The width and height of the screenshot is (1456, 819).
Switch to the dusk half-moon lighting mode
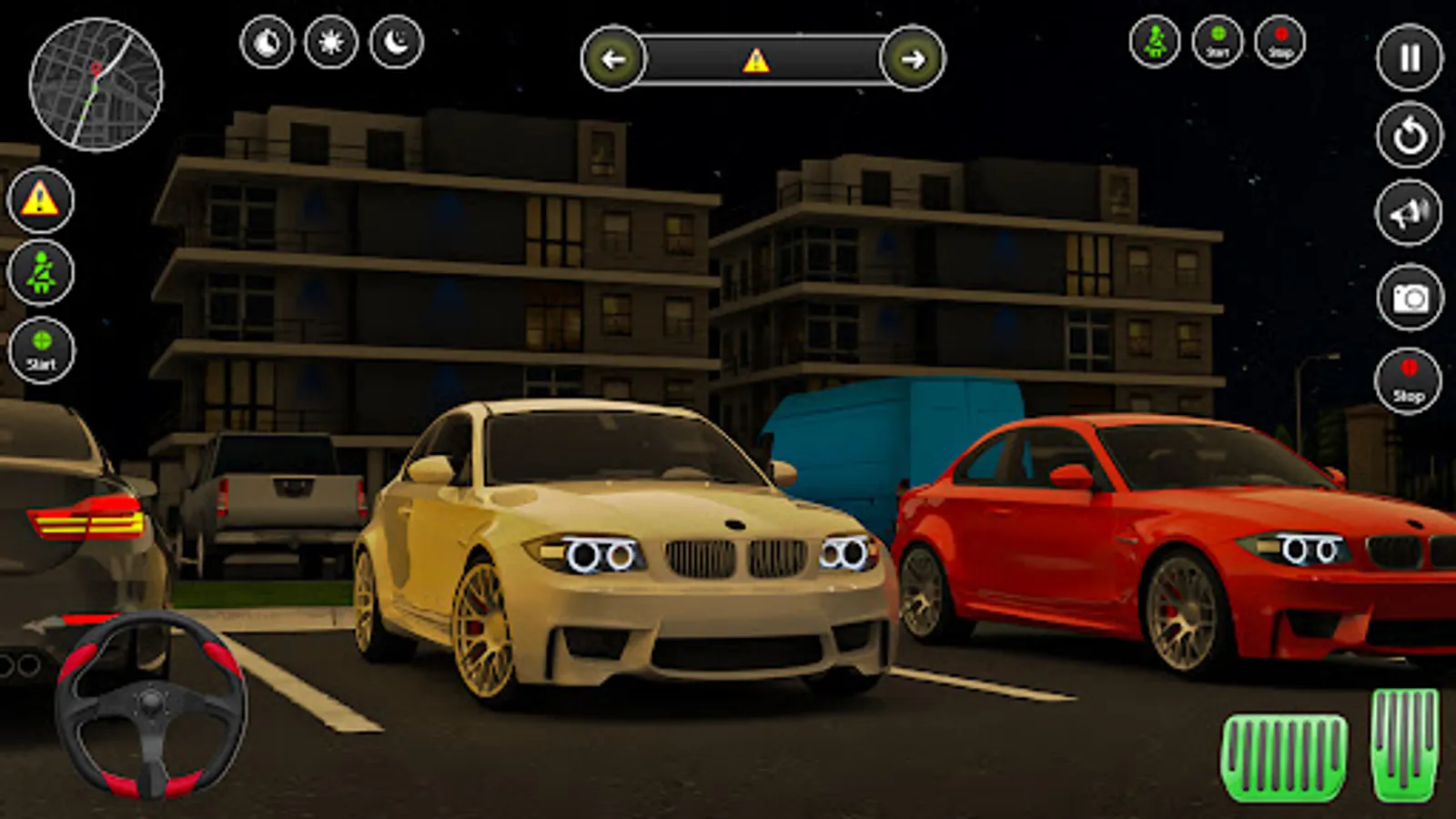point(267,43)
